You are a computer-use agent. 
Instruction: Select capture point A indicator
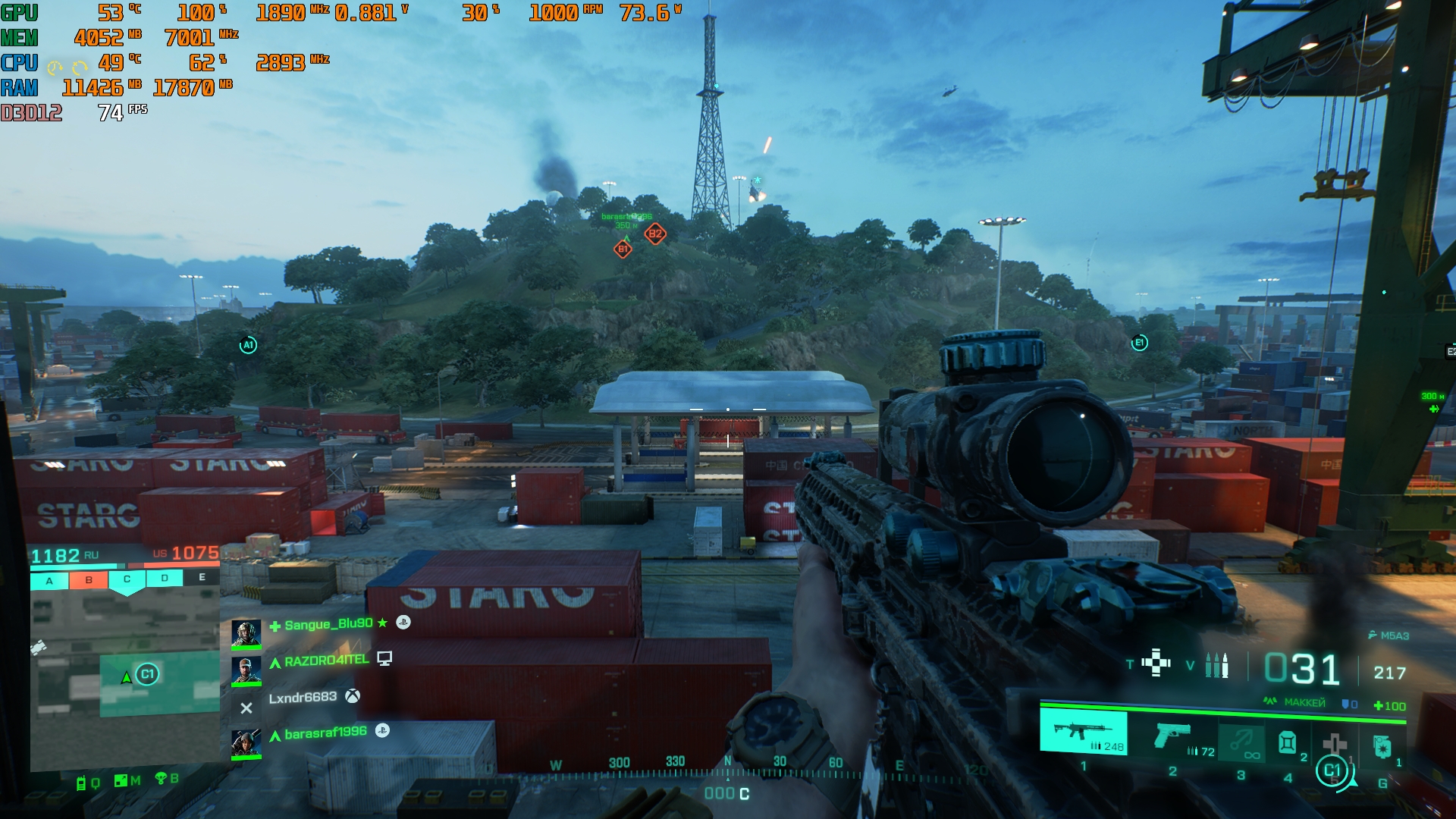[49, 580]
